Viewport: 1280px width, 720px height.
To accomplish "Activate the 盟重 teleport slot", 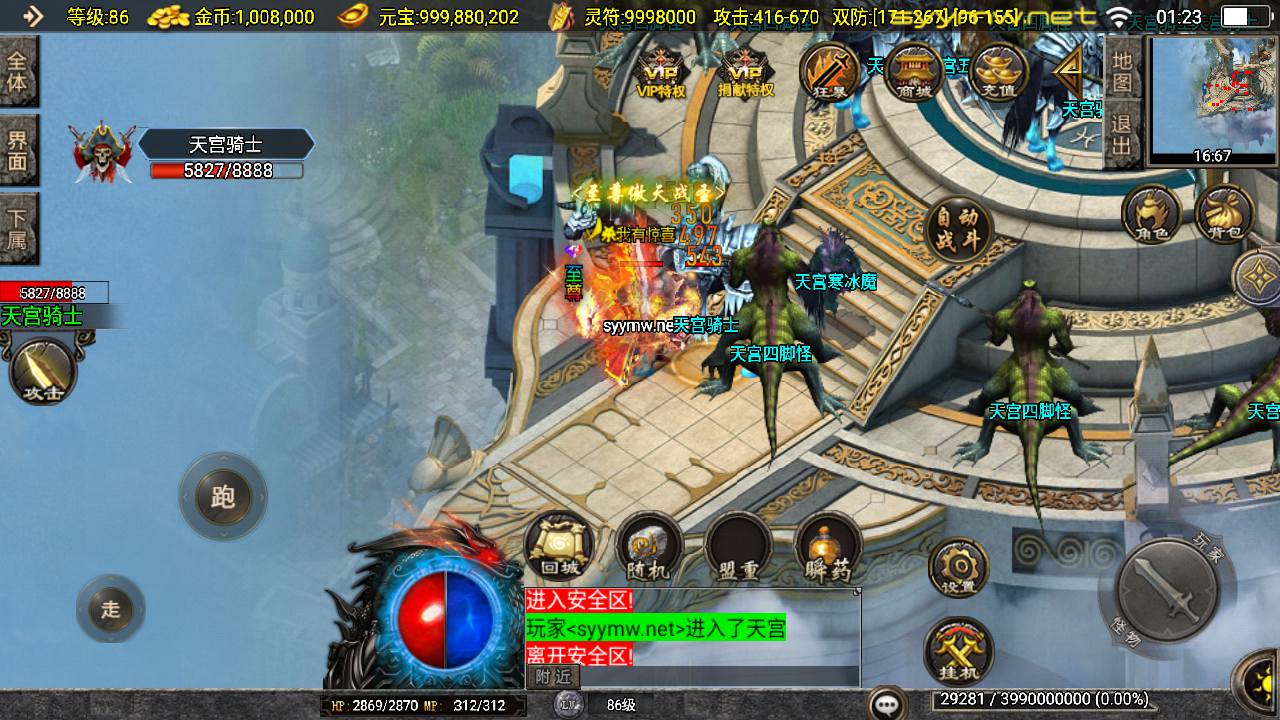I will coord(738,548).
